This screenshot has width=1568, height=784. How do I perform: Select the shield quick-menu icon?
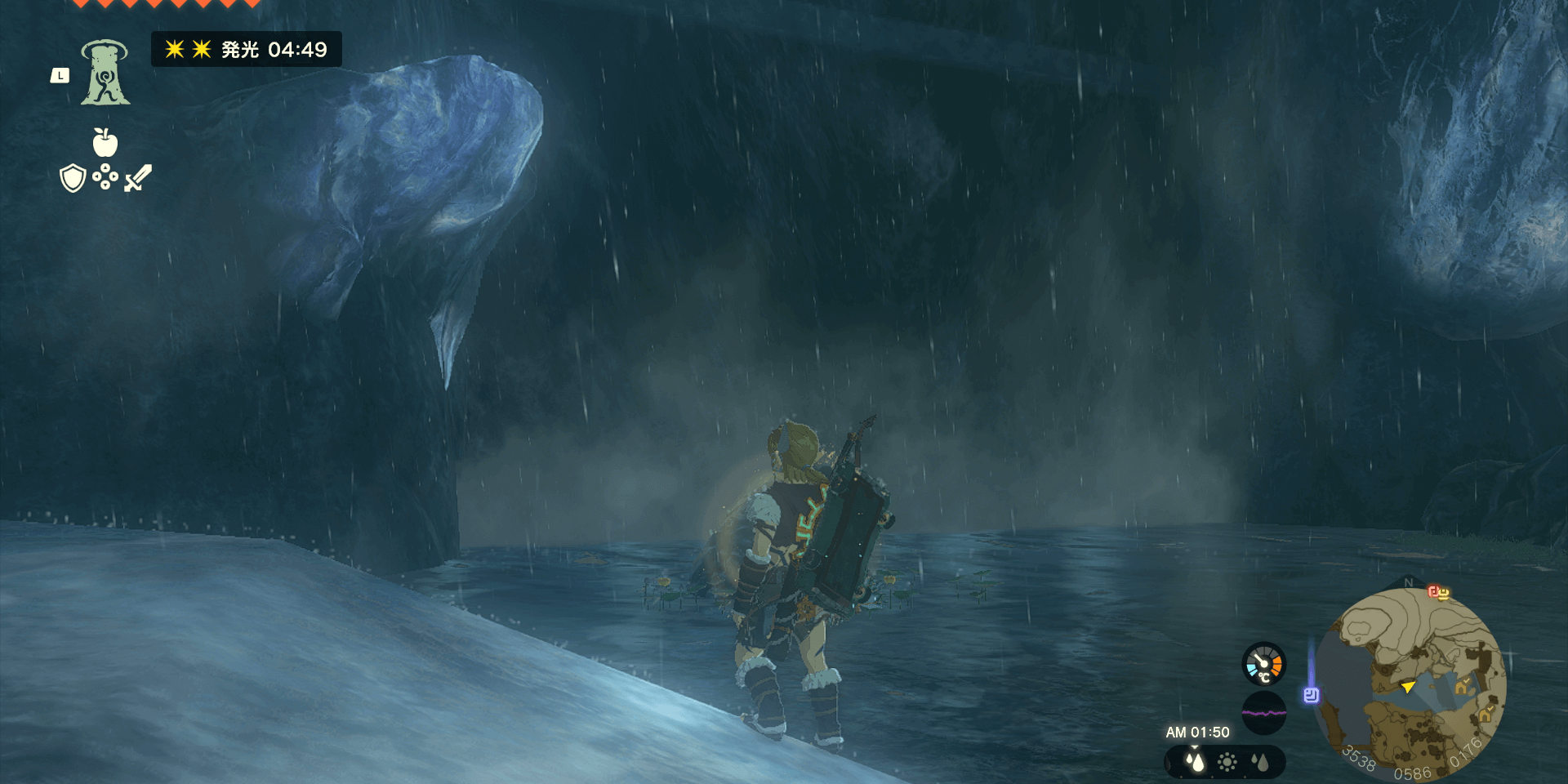73,178
